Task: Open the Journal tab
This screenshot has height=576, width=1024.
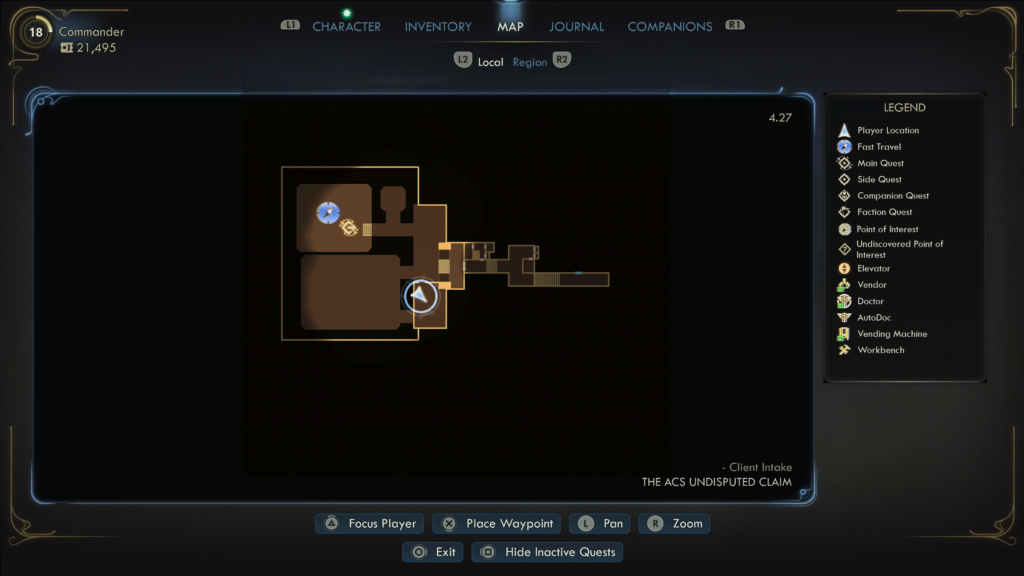Action: point(576,27)
